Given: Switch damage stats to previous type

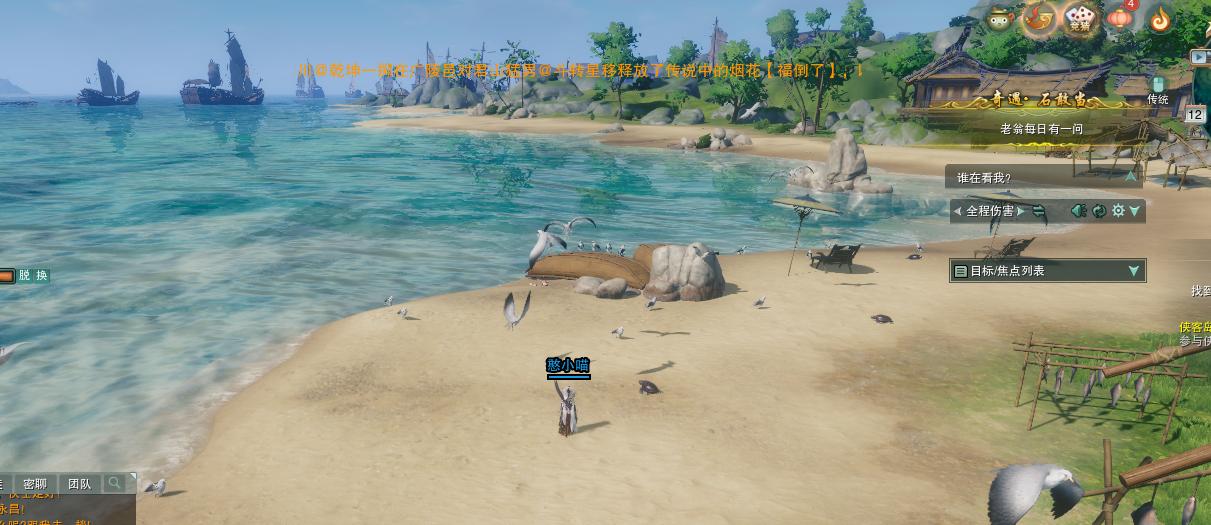Looking at the screenshot, I should pos(957,211).
